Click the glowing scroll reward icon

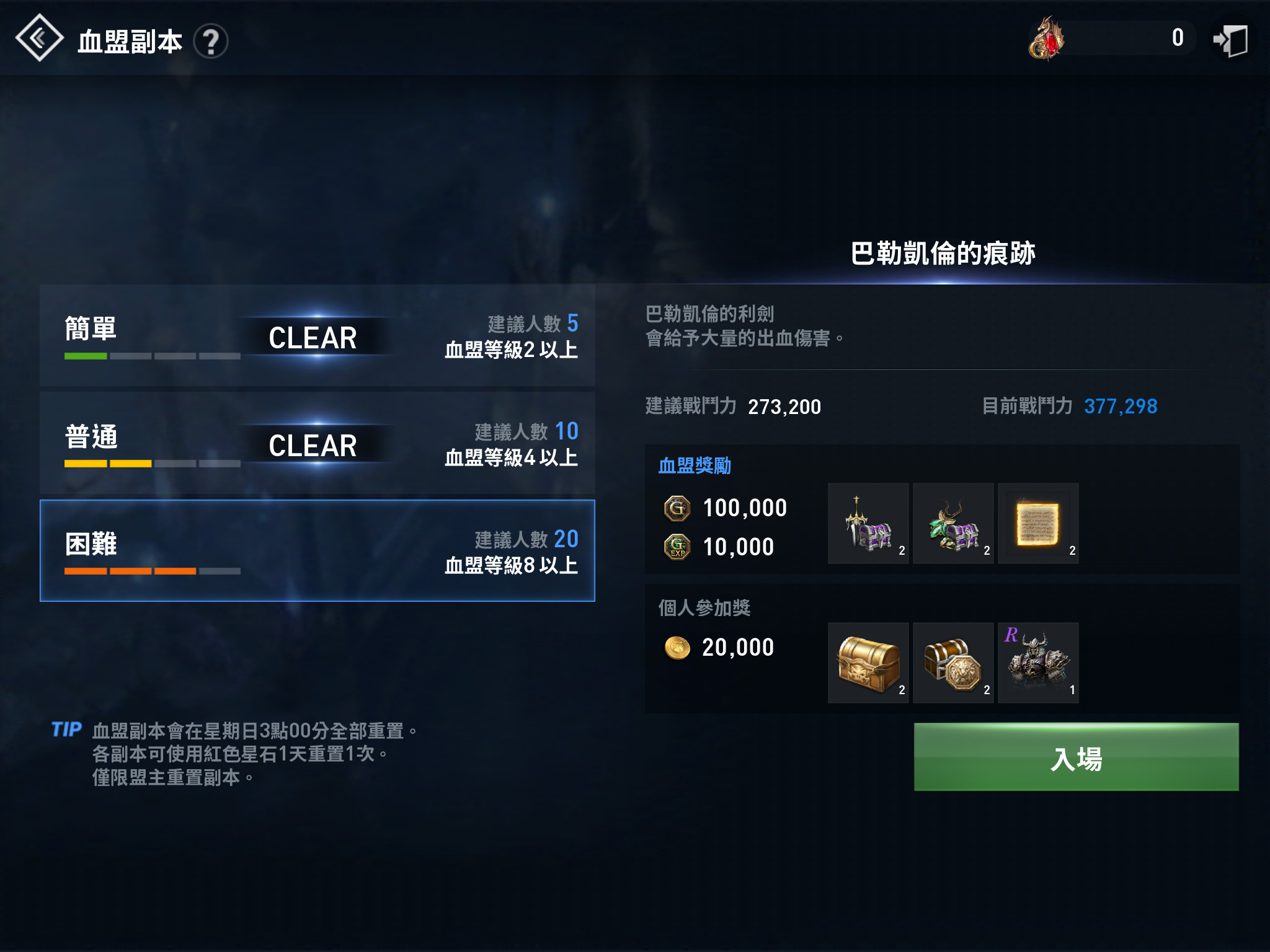click(x=1037, y=524)
